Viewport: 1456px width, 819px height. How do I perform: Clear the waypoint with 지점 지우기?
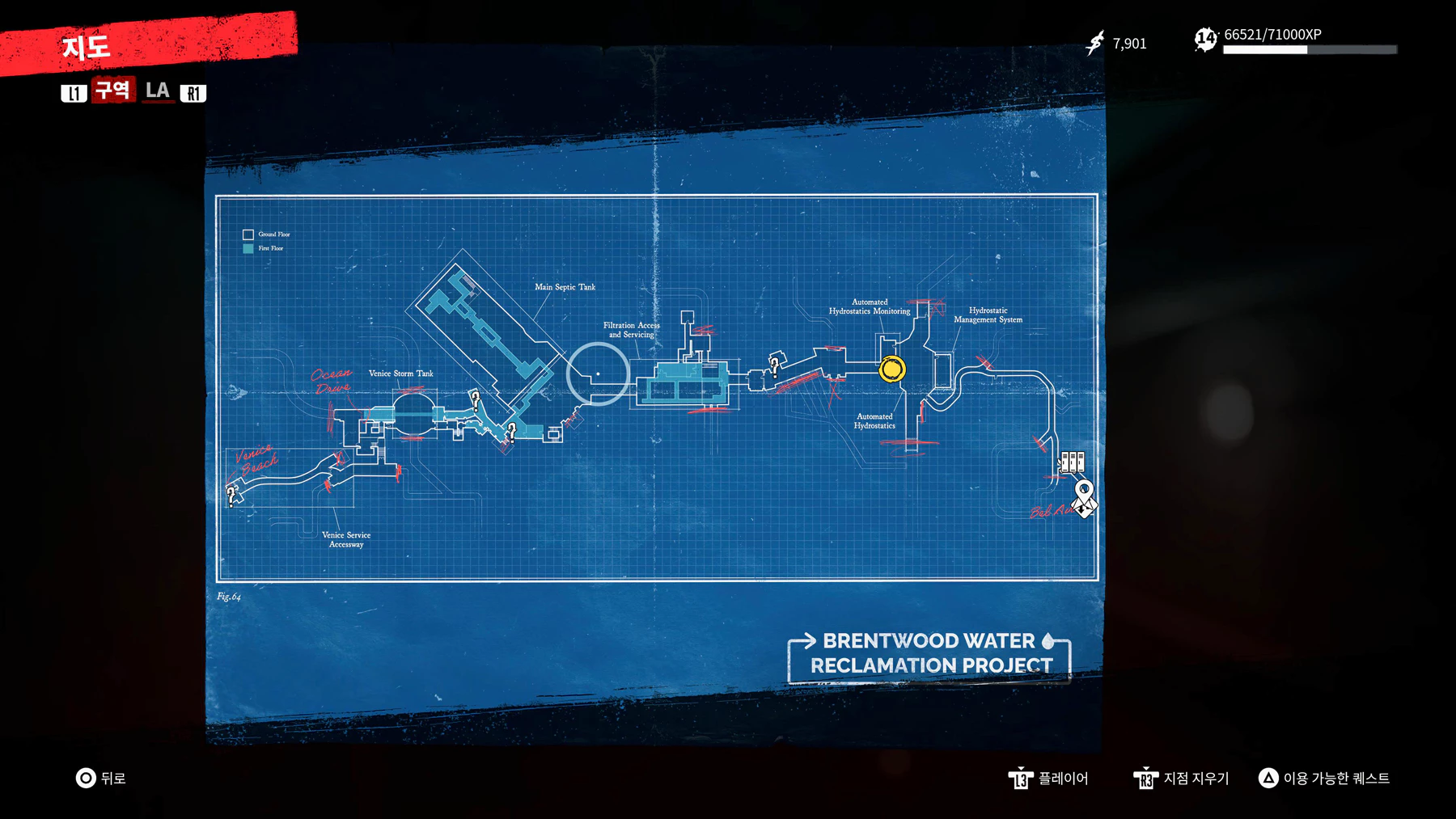[x=1181, y=778]
